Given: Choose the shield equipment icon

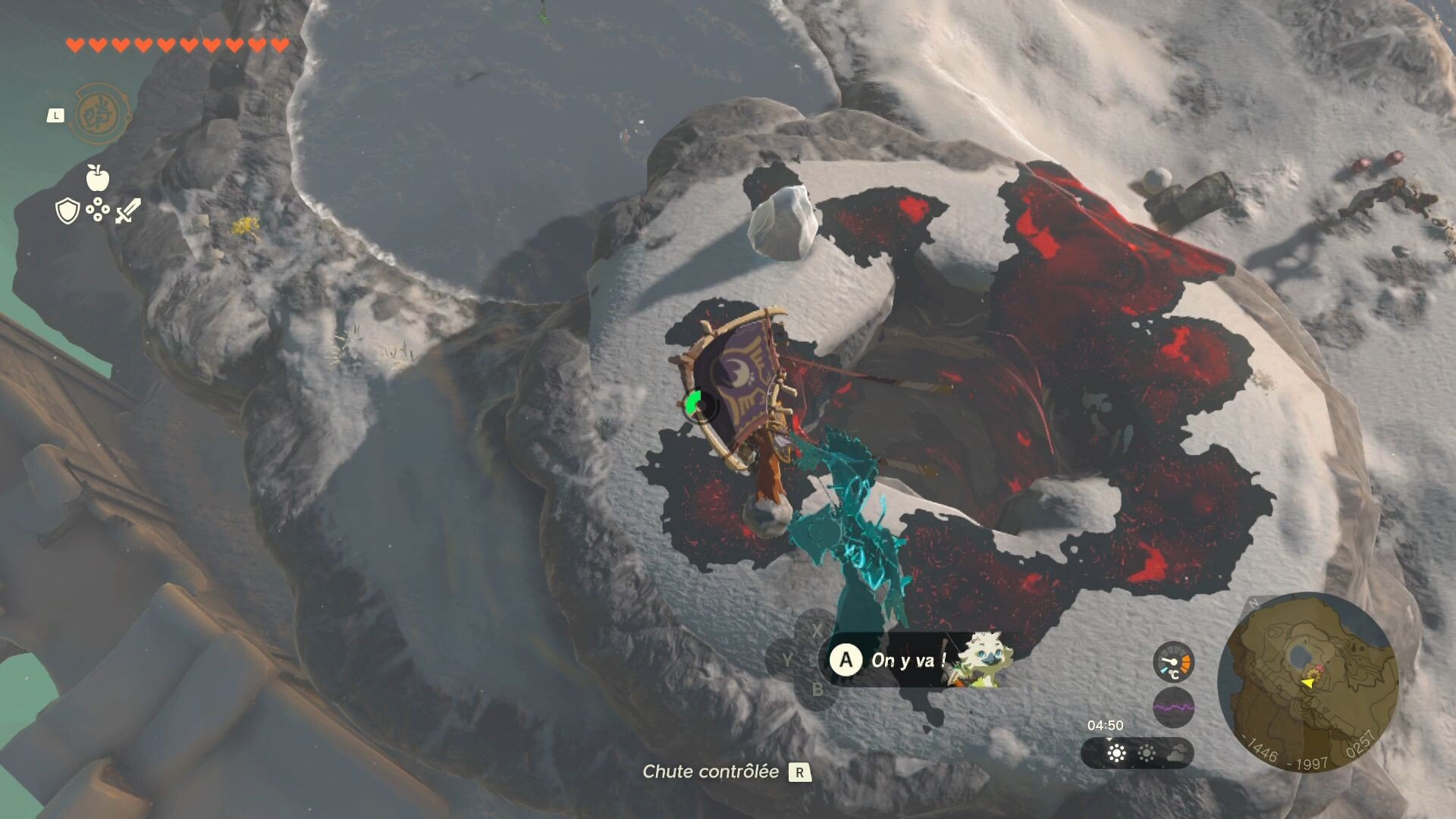Looking at the screenshot, I should point(68,211).
